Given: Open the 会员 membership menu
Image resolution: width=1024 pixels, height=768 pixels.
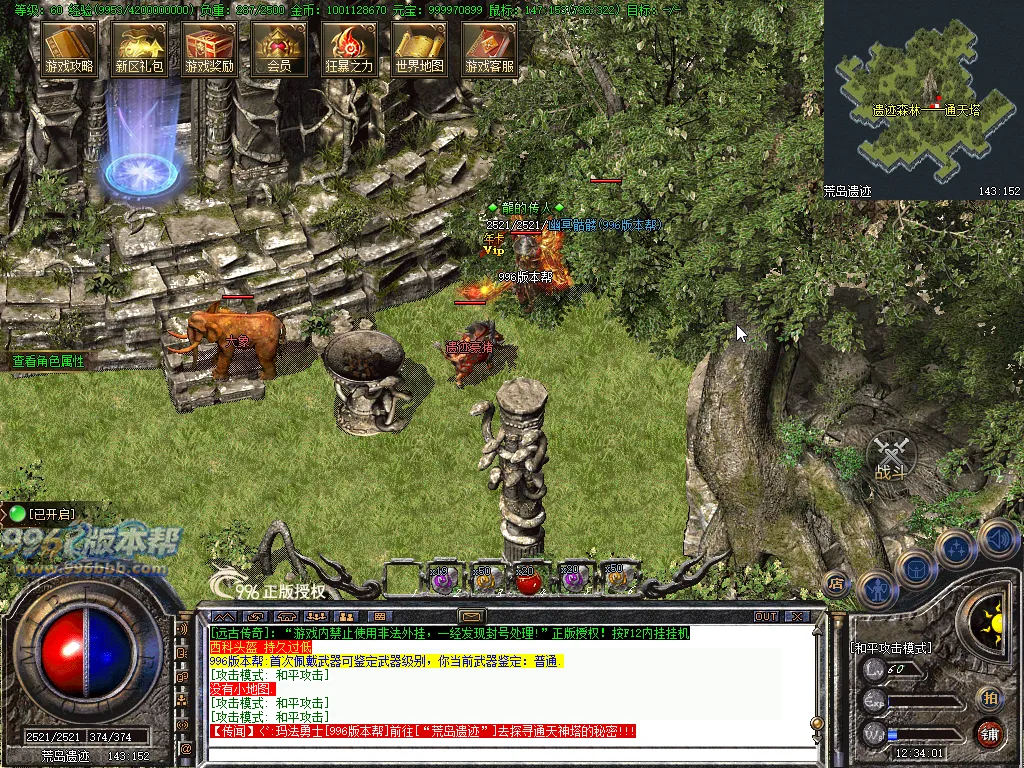Looking at the screenshot, I should point(279,48).
